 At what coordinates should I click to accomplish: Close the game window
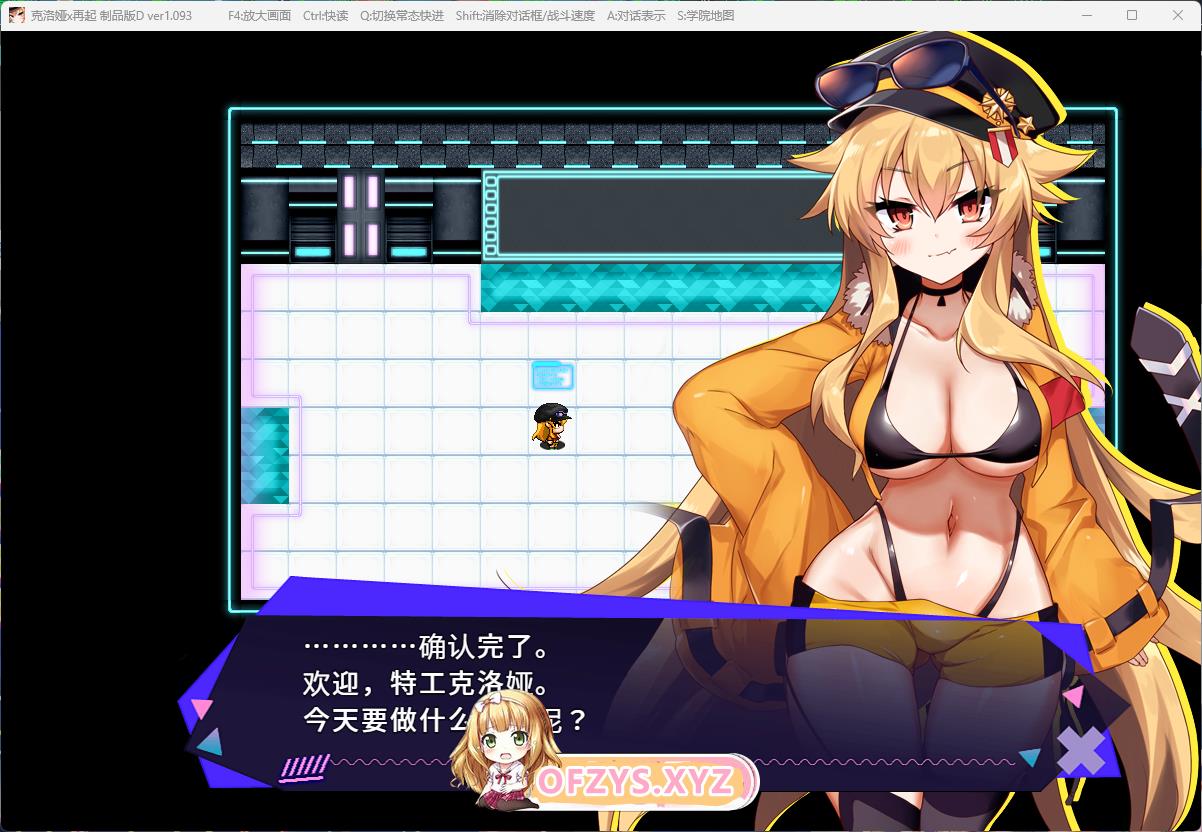(x=1177, y=15)
